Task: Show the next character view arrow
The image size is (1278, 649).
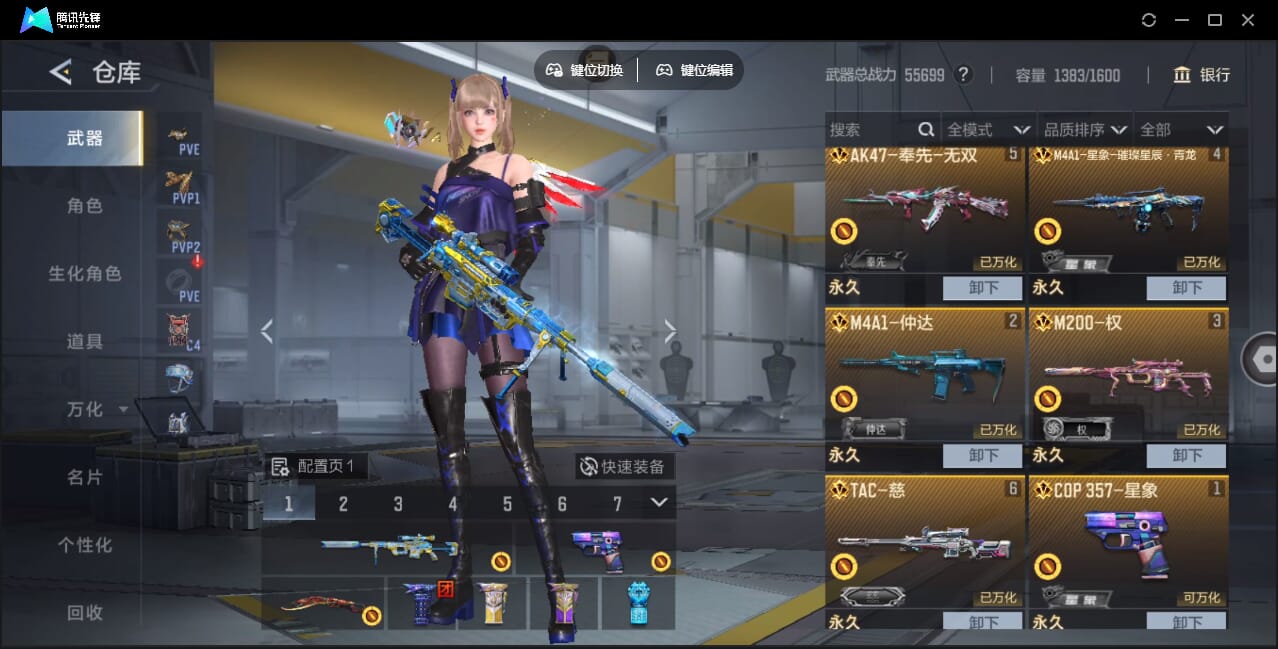Action: pyautogui.click(x=670, y=332)
